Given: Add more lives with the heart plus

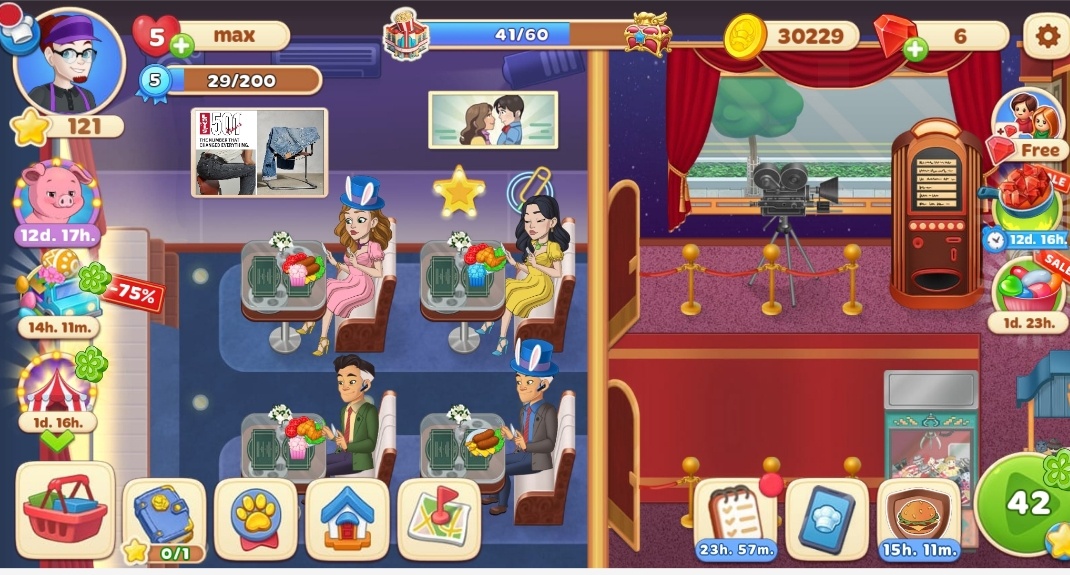Looking at the screenshot, I should point(181,46).
